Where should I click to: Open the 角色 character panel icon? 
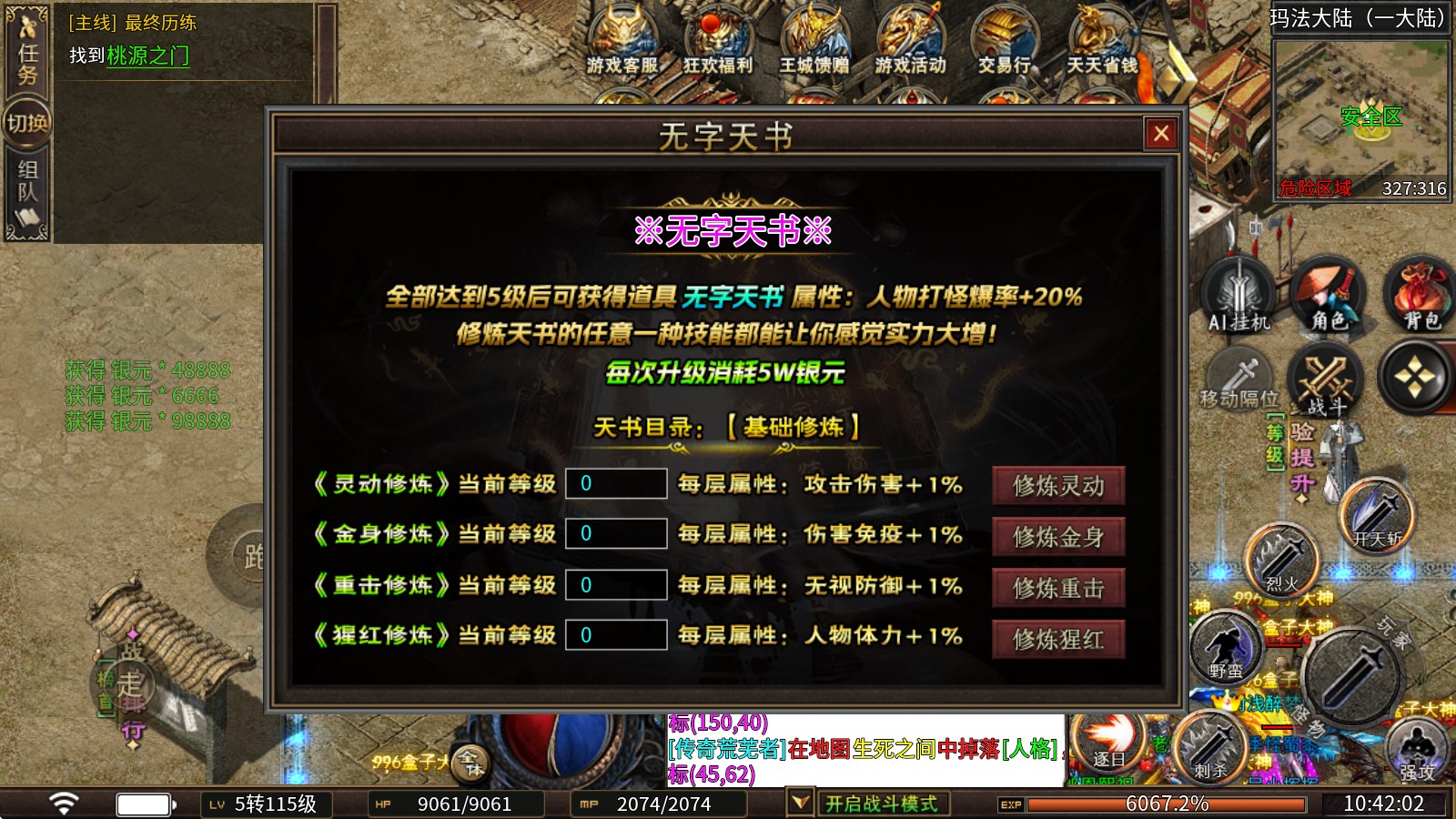[x=1326, y=293]
